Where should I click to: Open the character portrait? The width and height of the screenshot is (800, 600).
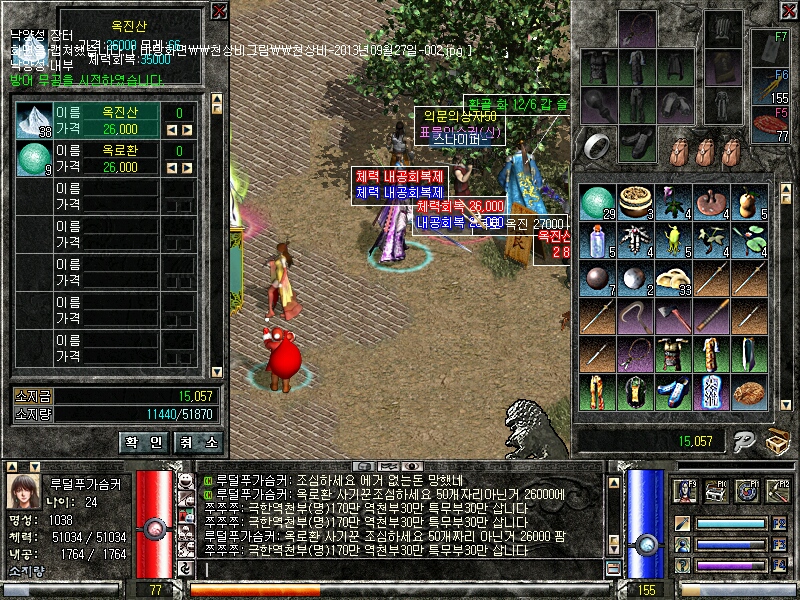(x=24, y=491)
